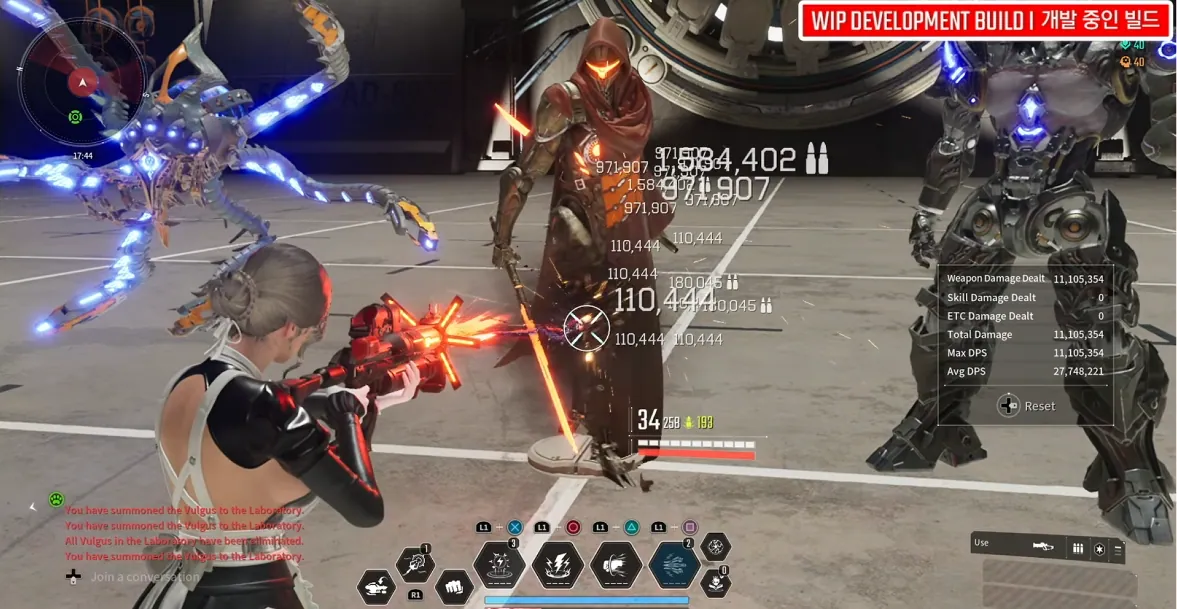This screenshot has height=609, width=1177.
Task: Select the green target marker on the minimap
Action: 75,118
